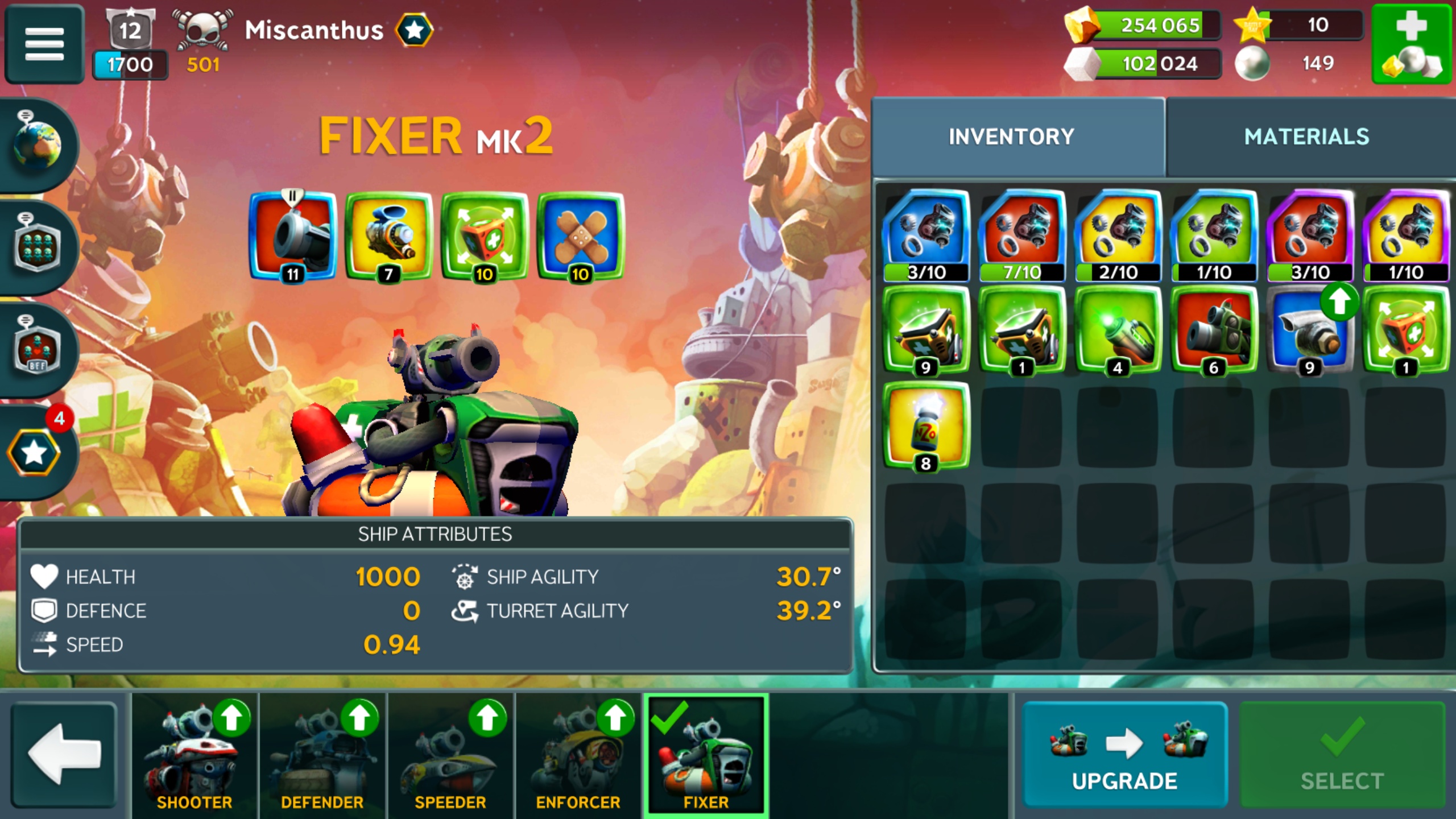Open the hamburger main menu

[x=44, y=43]
